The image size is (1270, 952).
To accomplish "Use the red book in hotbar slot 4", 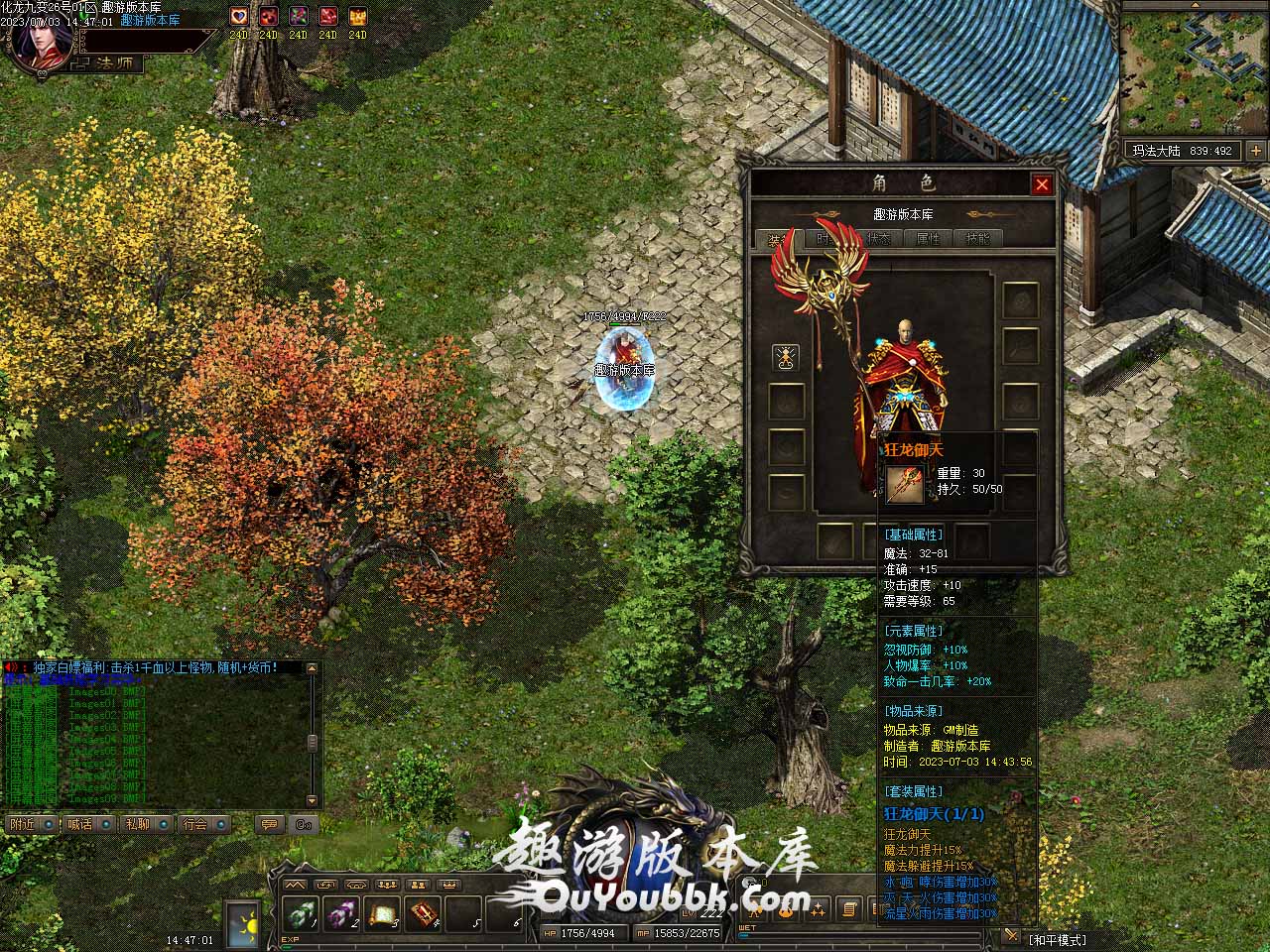I will point(424,912).
